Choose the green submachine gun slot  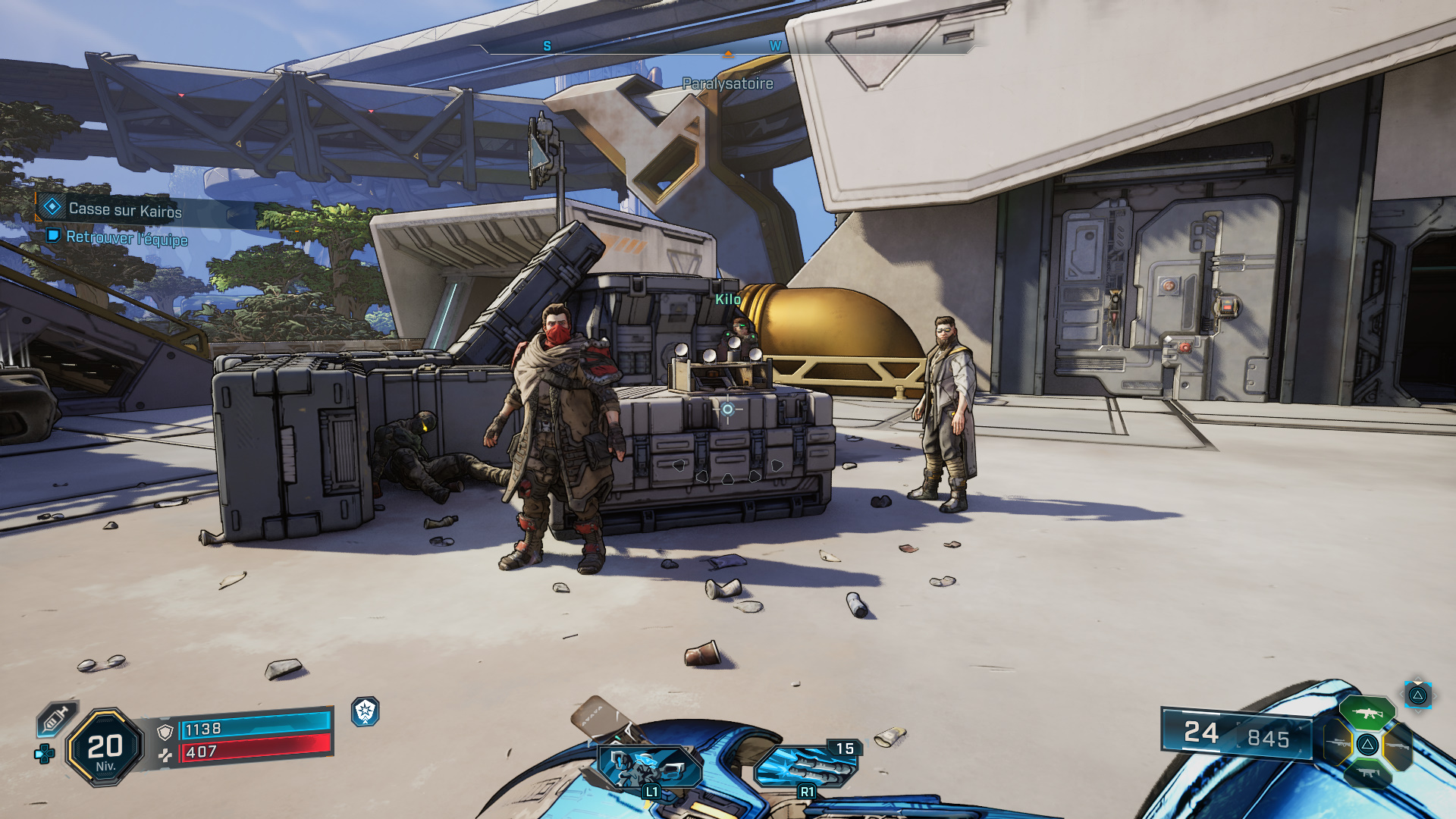pos(1367,773)
